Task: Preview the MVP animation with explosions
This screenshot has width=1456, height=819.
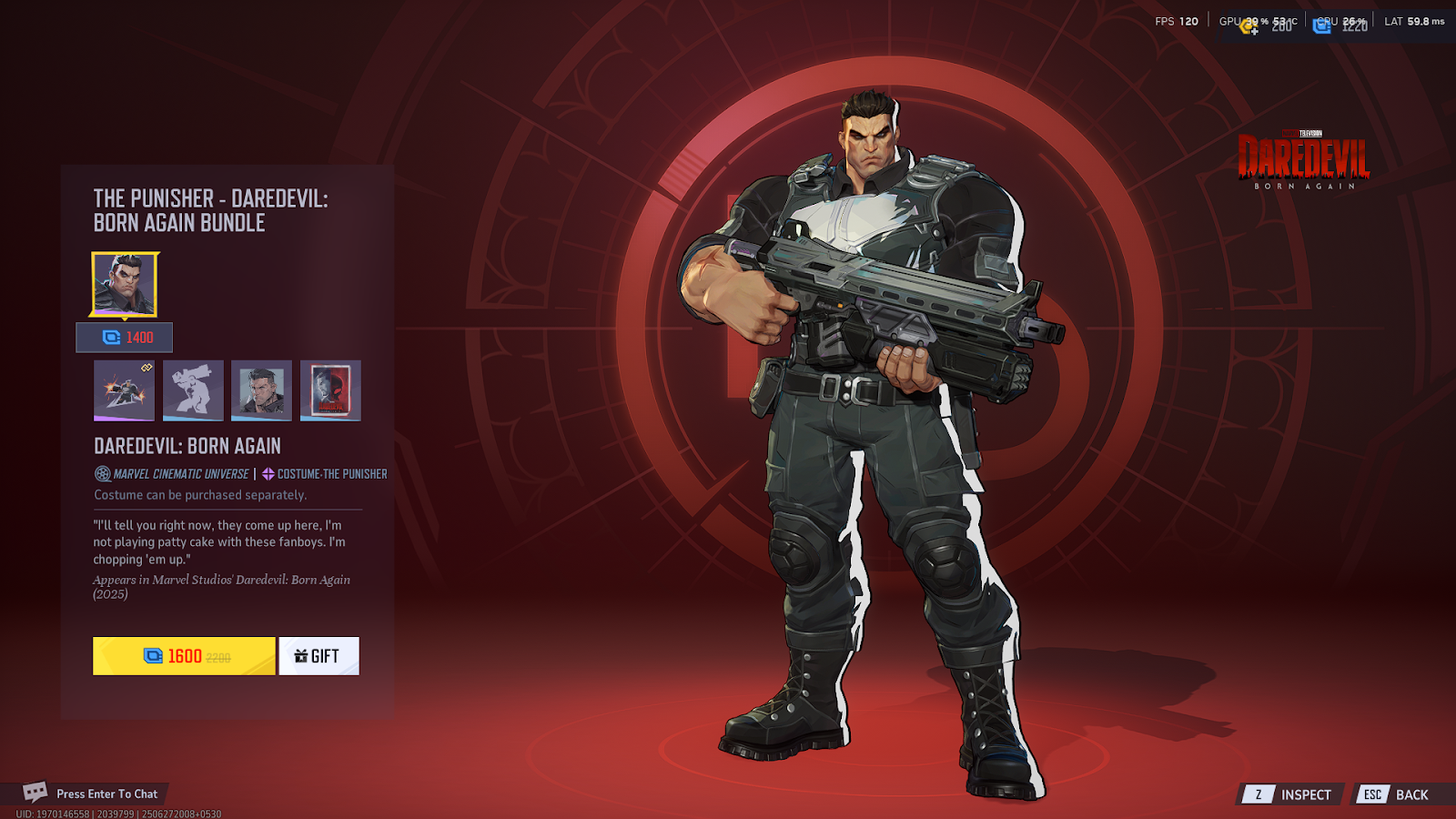Action: pyautogui.click(x=124, y=390)
